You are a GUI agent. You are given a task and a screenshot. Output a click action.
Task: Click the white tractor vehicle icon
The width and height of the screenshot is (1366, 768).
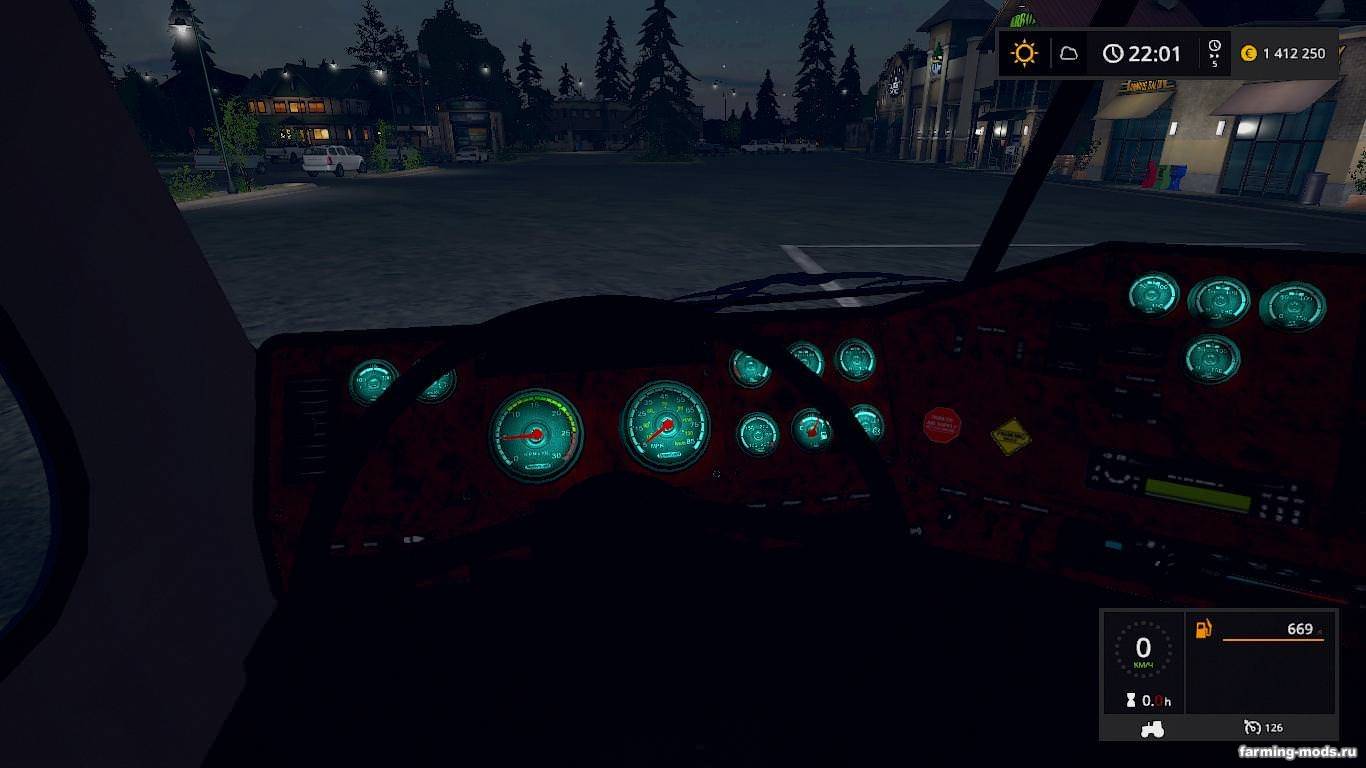click(1152, 729)
